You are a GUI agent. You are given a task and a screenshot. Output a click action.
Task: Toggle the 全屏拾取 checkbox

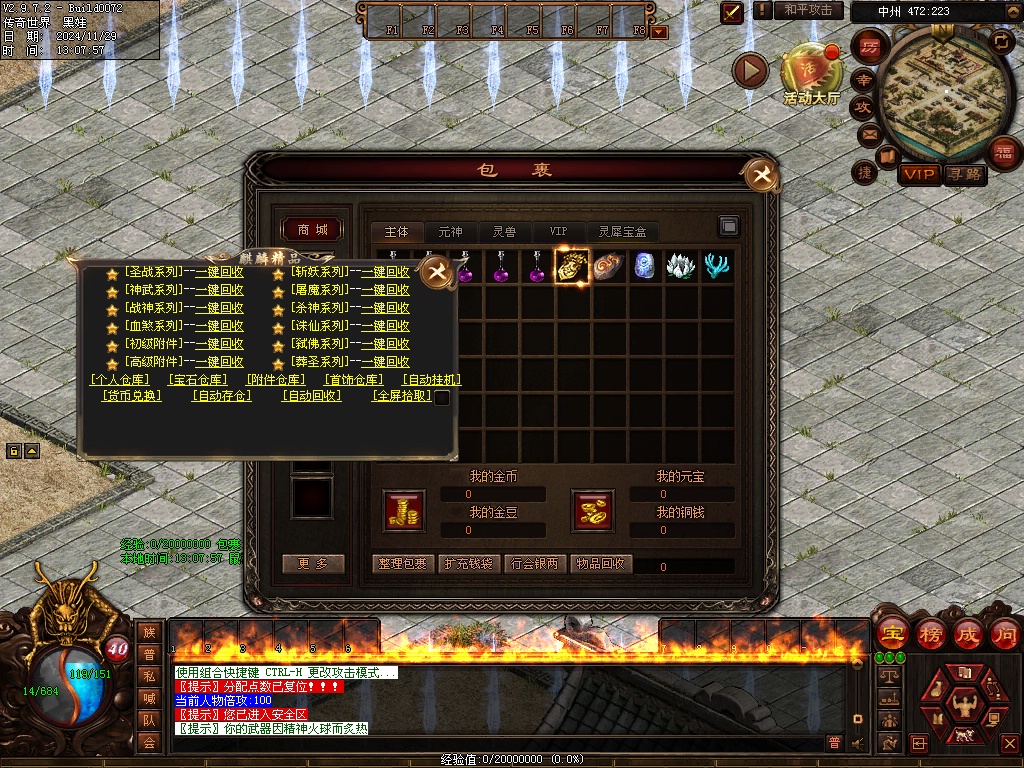click(441, 397)
